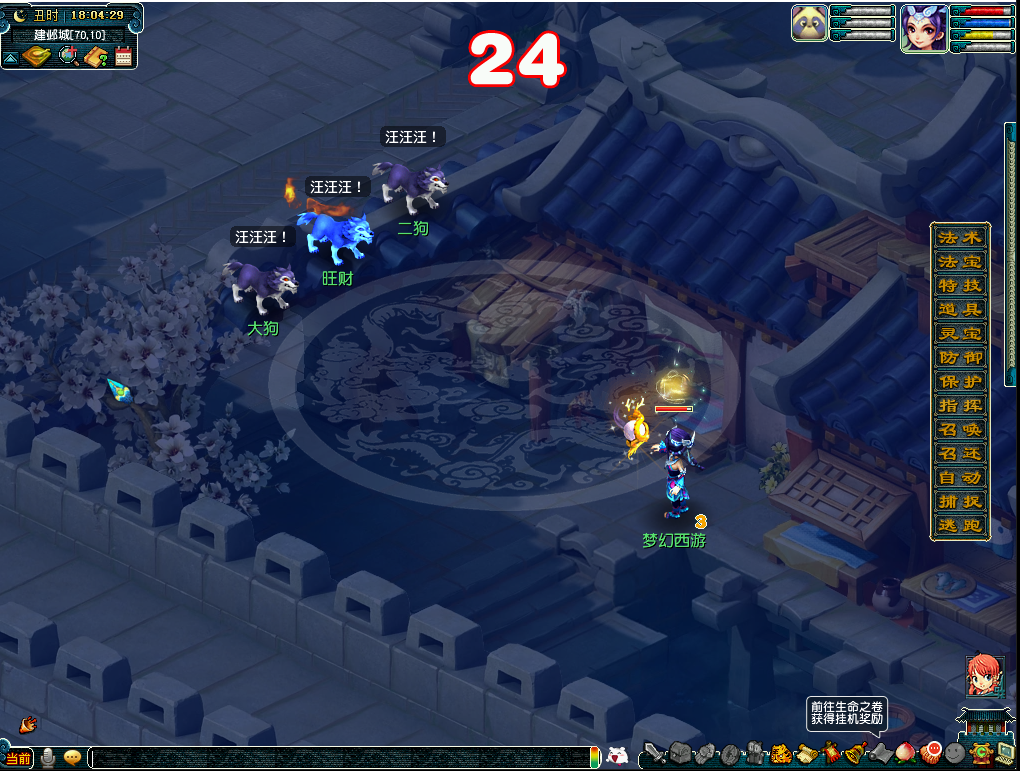This screenshot has width=1020, height=771.
Task: Choose the 捕捉 capture command
Action: [x=961, y=502]
